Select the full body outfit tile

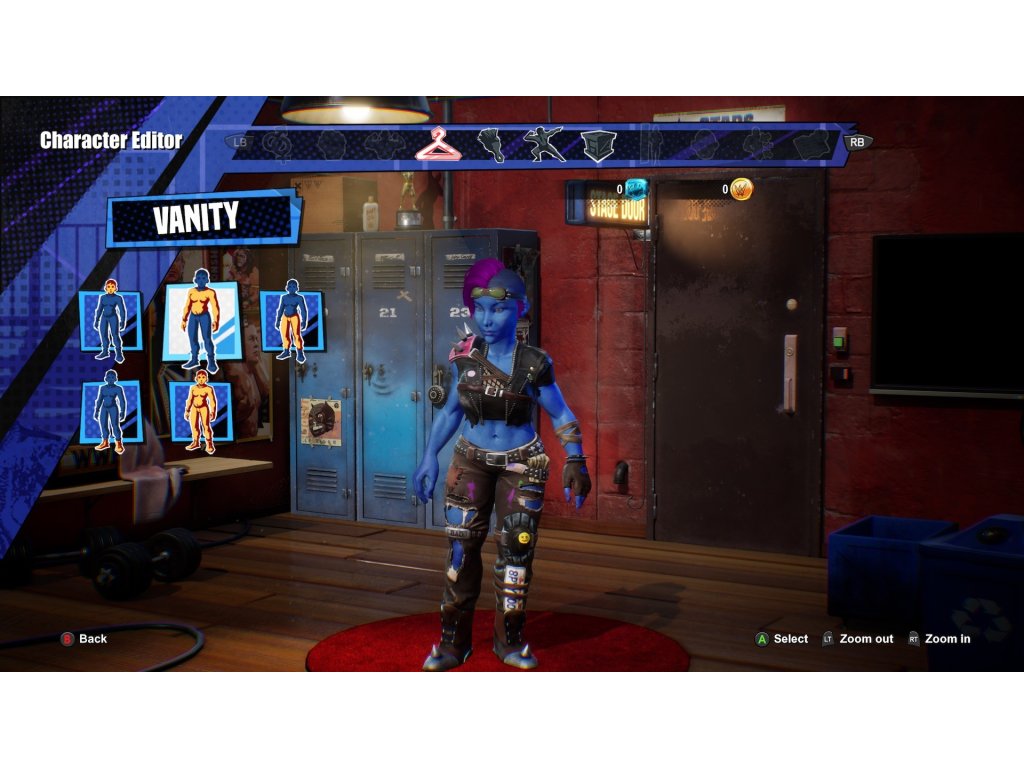(200, 411)
